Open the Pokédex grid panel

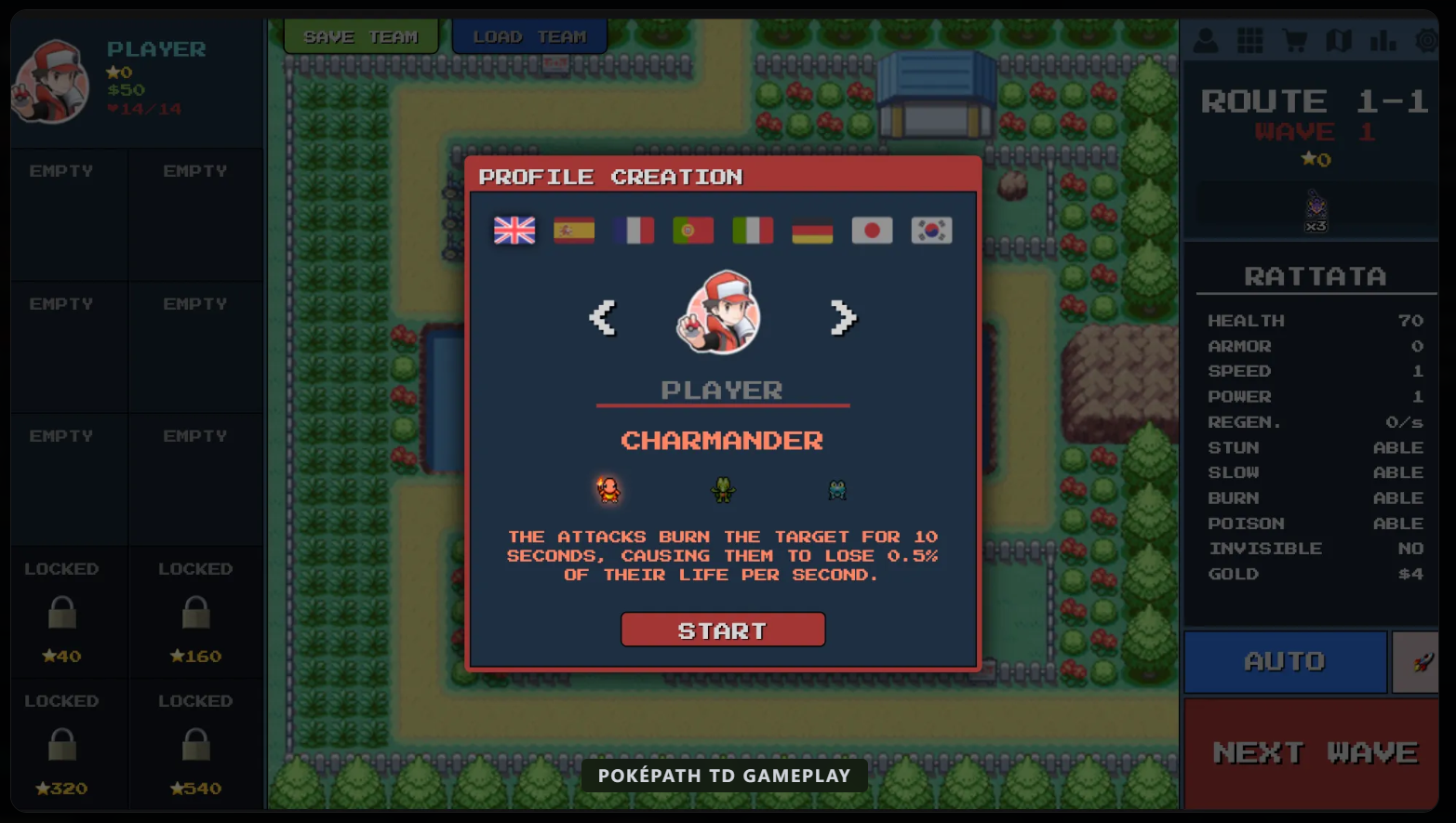(1250, 41)
